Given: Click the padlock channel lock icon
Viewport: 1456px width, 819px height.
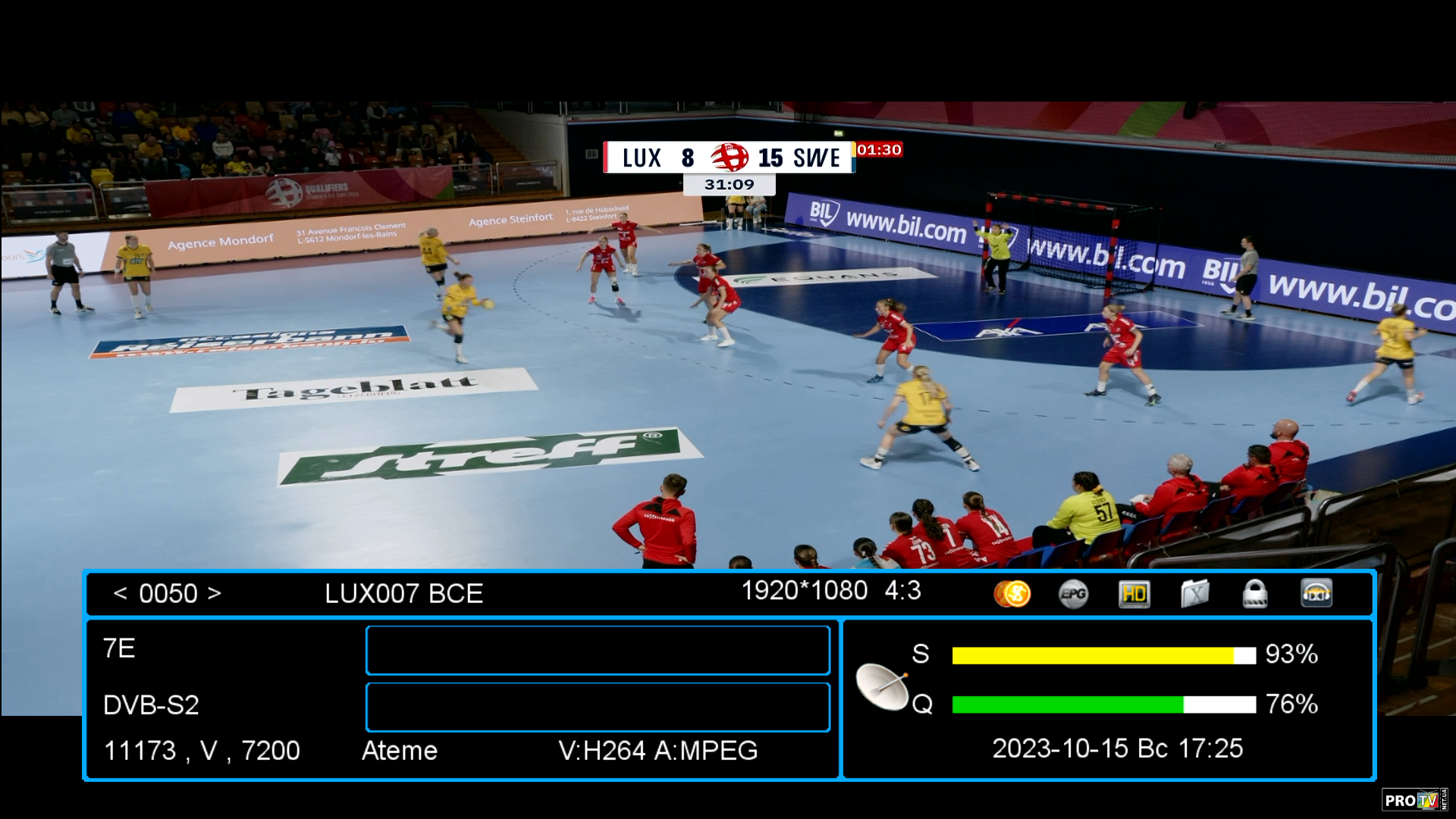Looking at the screenshot, I should [x=1255, y=594].
